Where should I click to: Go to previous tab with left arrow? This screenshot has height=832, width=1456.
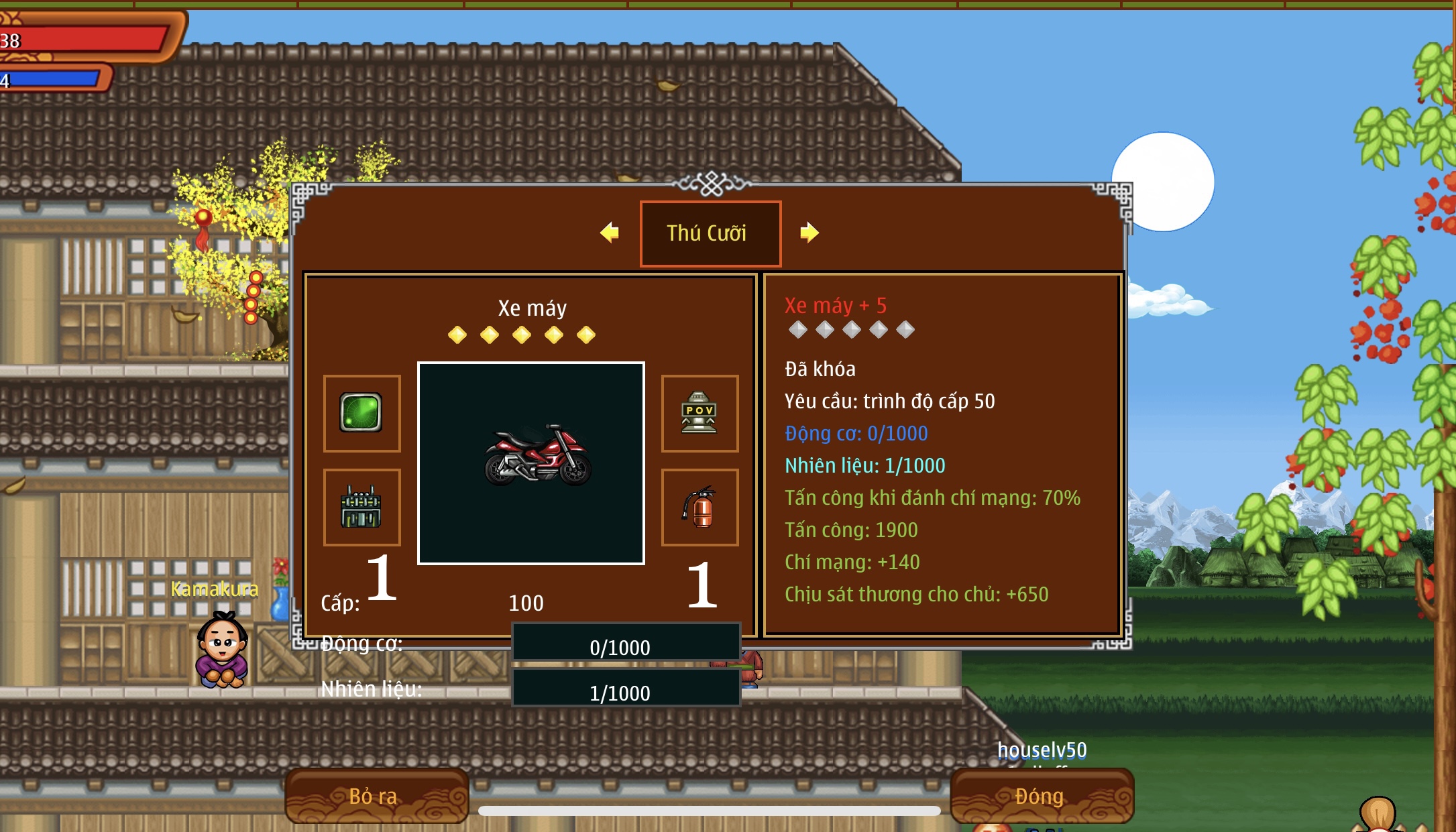[x=609, y=233]
